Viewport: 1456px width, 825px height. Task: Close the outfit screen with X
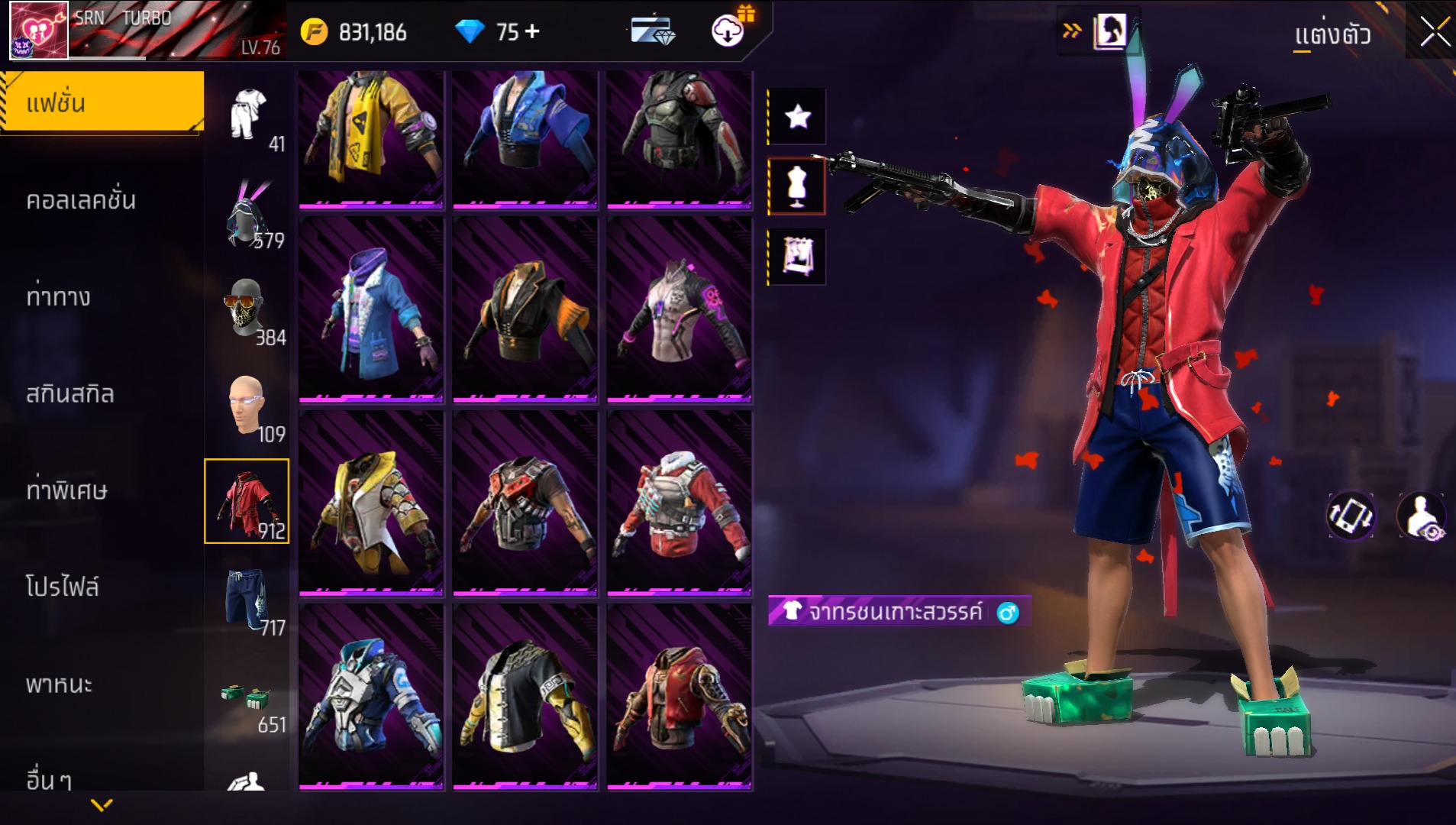pos(1434,33)
